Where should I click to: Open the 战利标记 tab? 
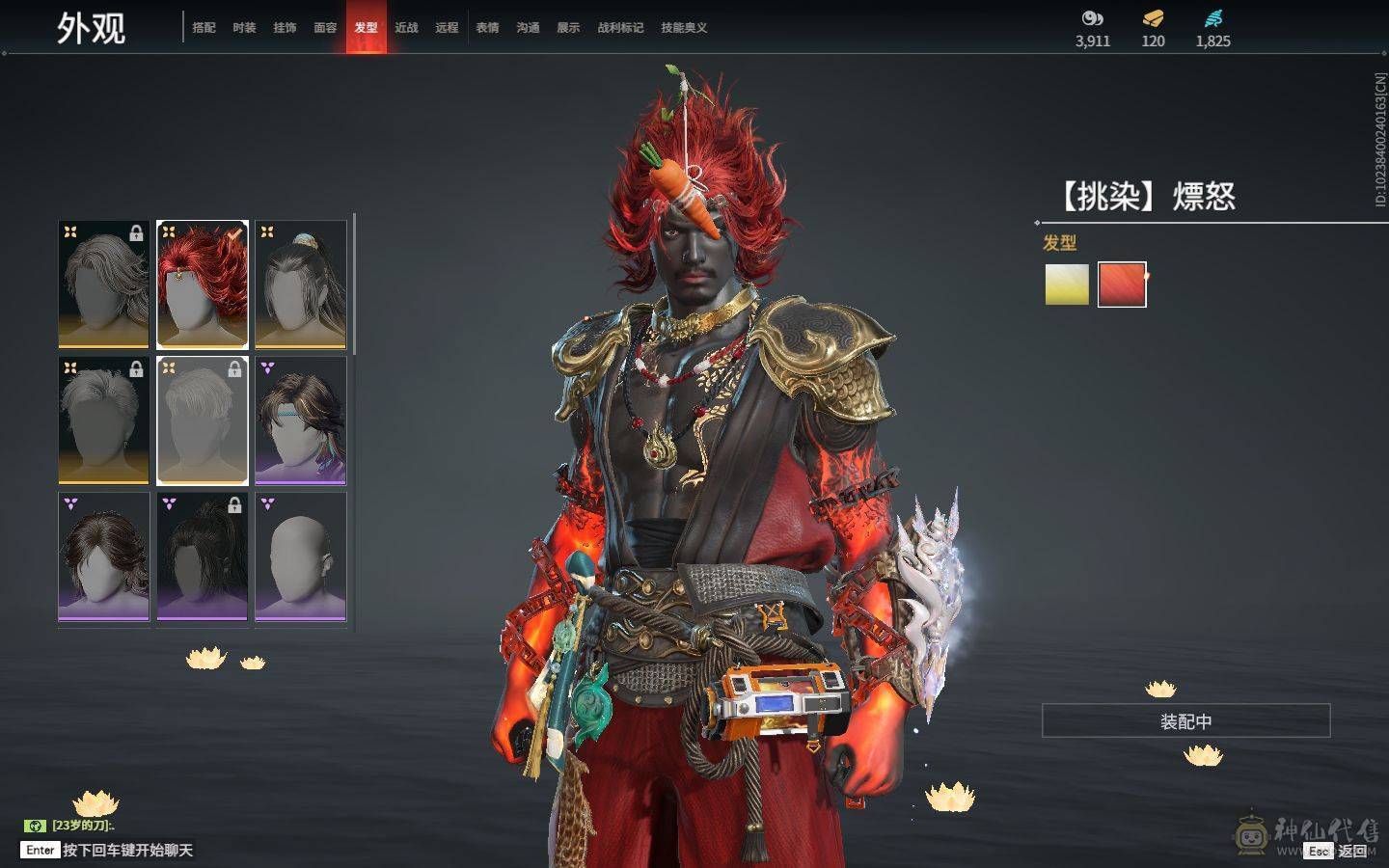pyautogui.click(x=620, y=28)
